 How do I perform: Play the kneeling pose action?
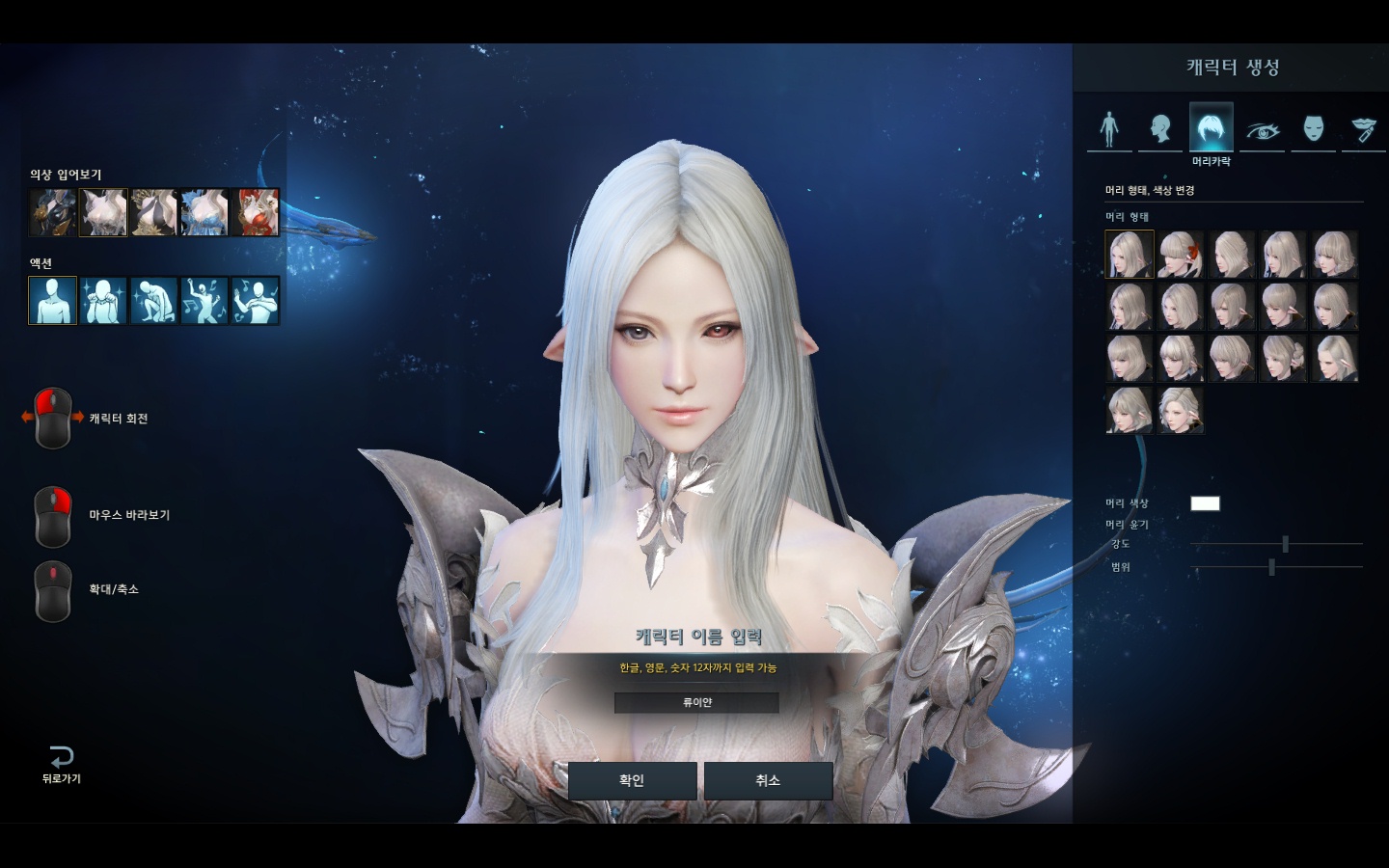click(x=153, y=300)
